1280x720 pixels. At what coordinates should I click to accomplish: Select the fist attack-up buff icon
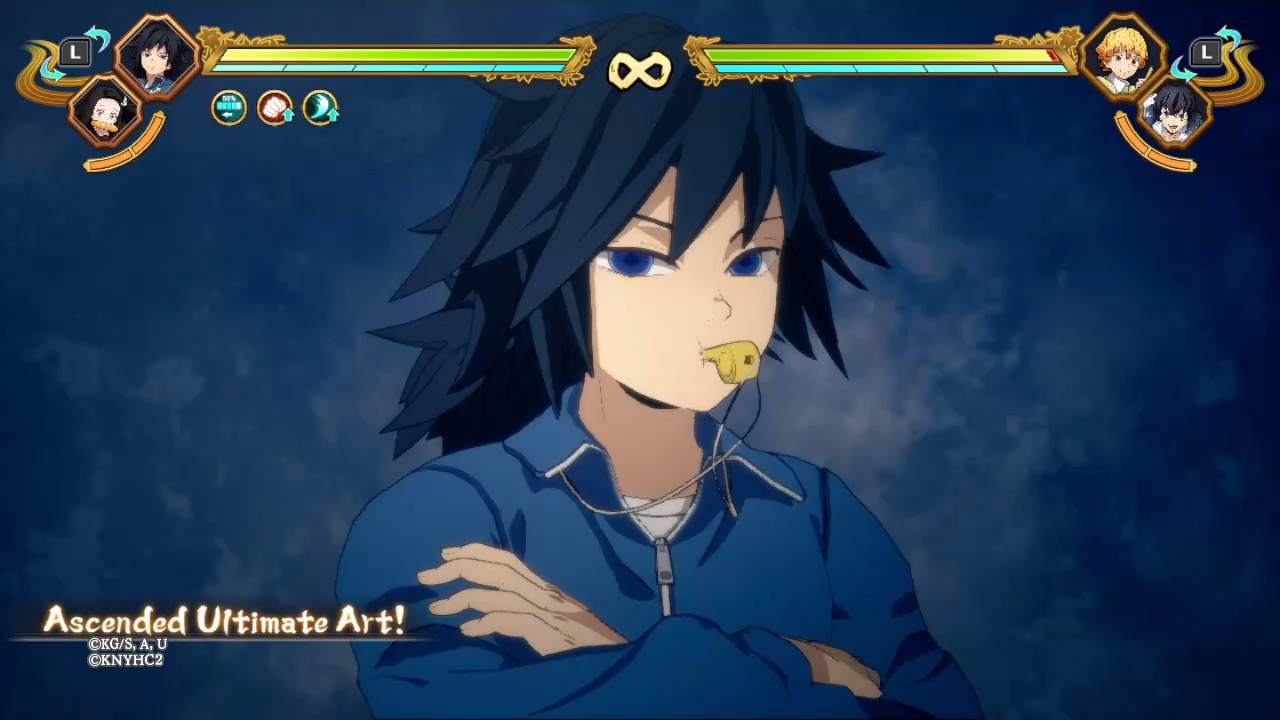[275, 108]
